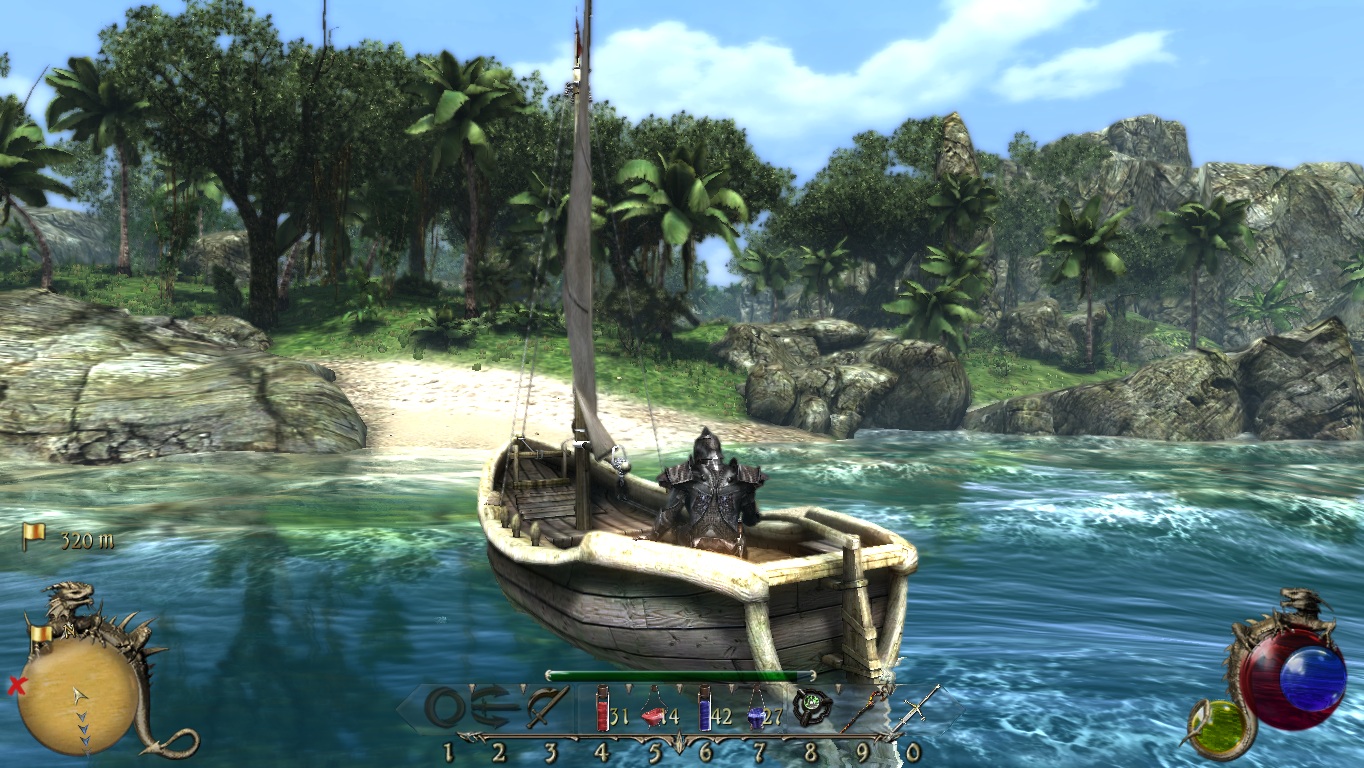Use the blue hanging cauldron potion

tap(756, 711)
